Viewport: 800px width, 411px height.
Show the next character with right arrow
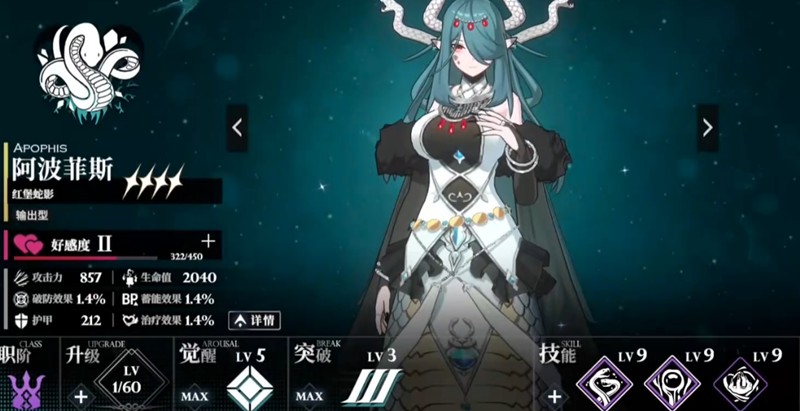point(707,128)
